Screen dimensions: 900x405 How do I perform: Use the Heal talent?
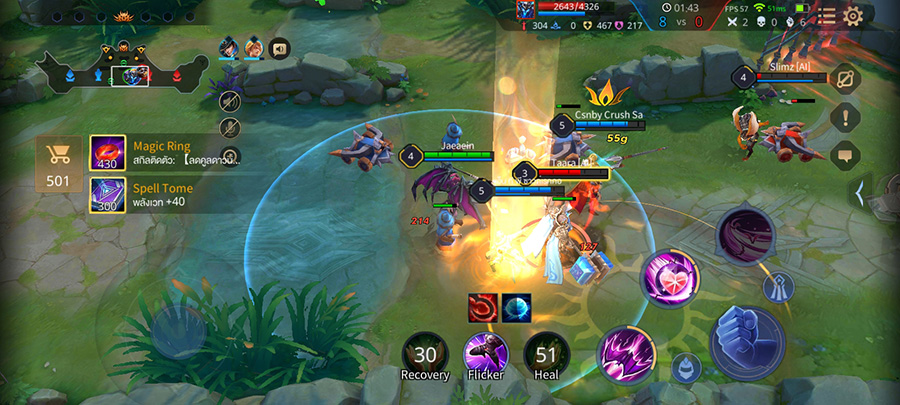tap(546, 355)
